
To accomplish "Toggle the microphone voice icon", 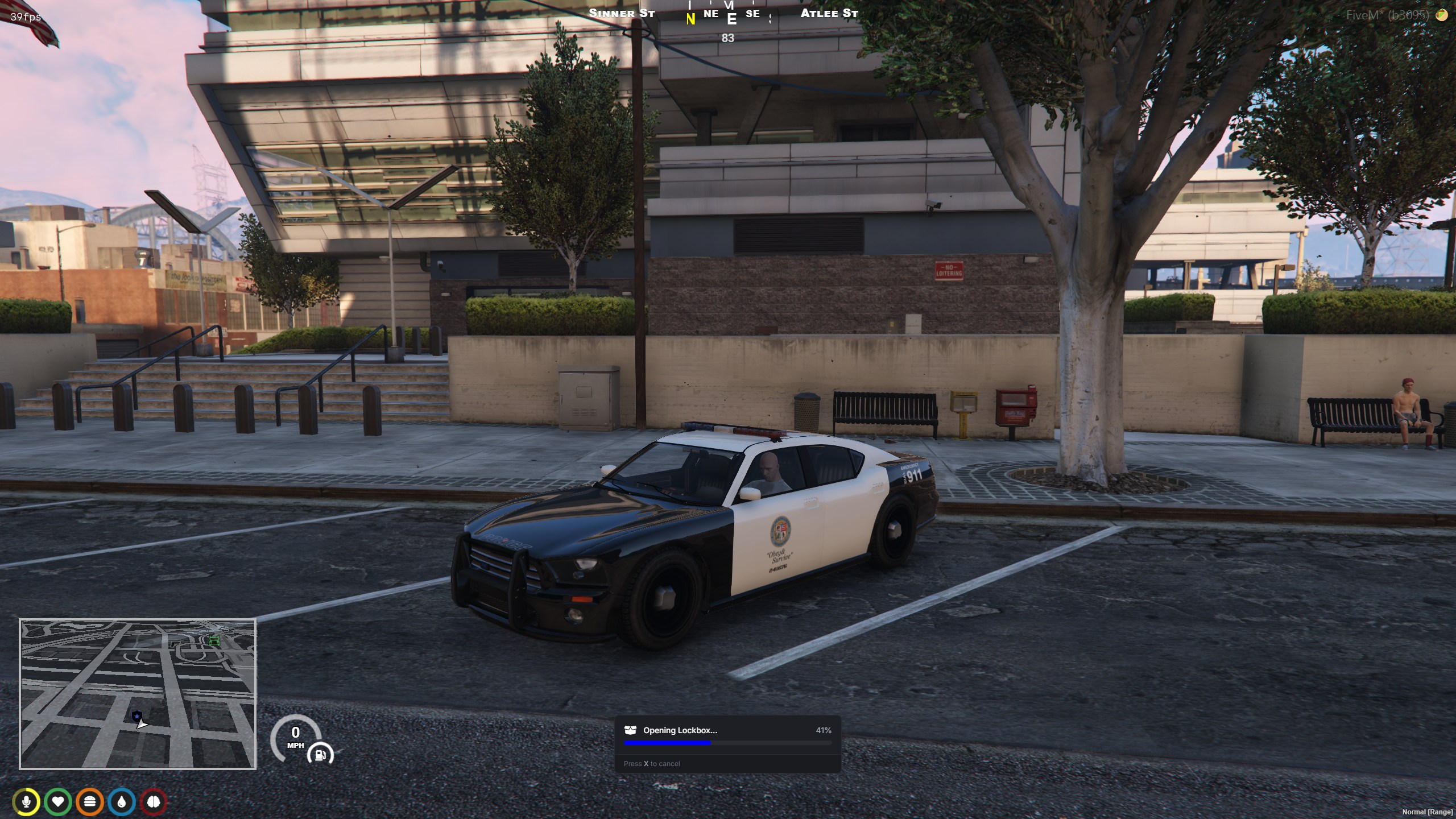I will [x=26, y=802].
